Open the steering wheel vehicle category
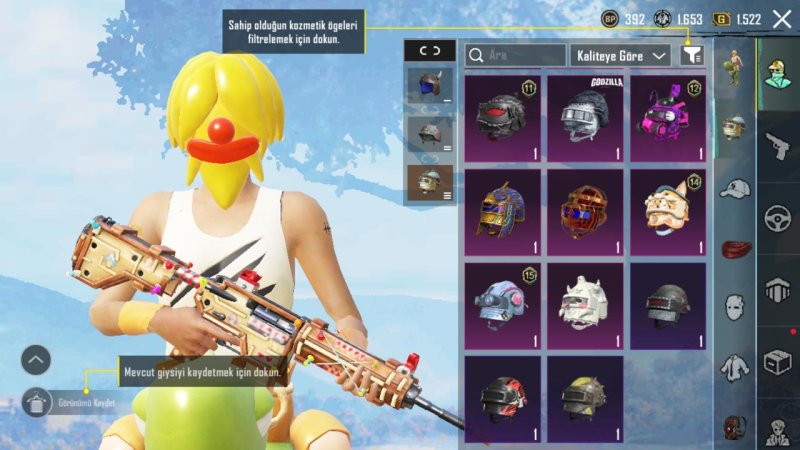The image size is (800, 450). point(777,218)
